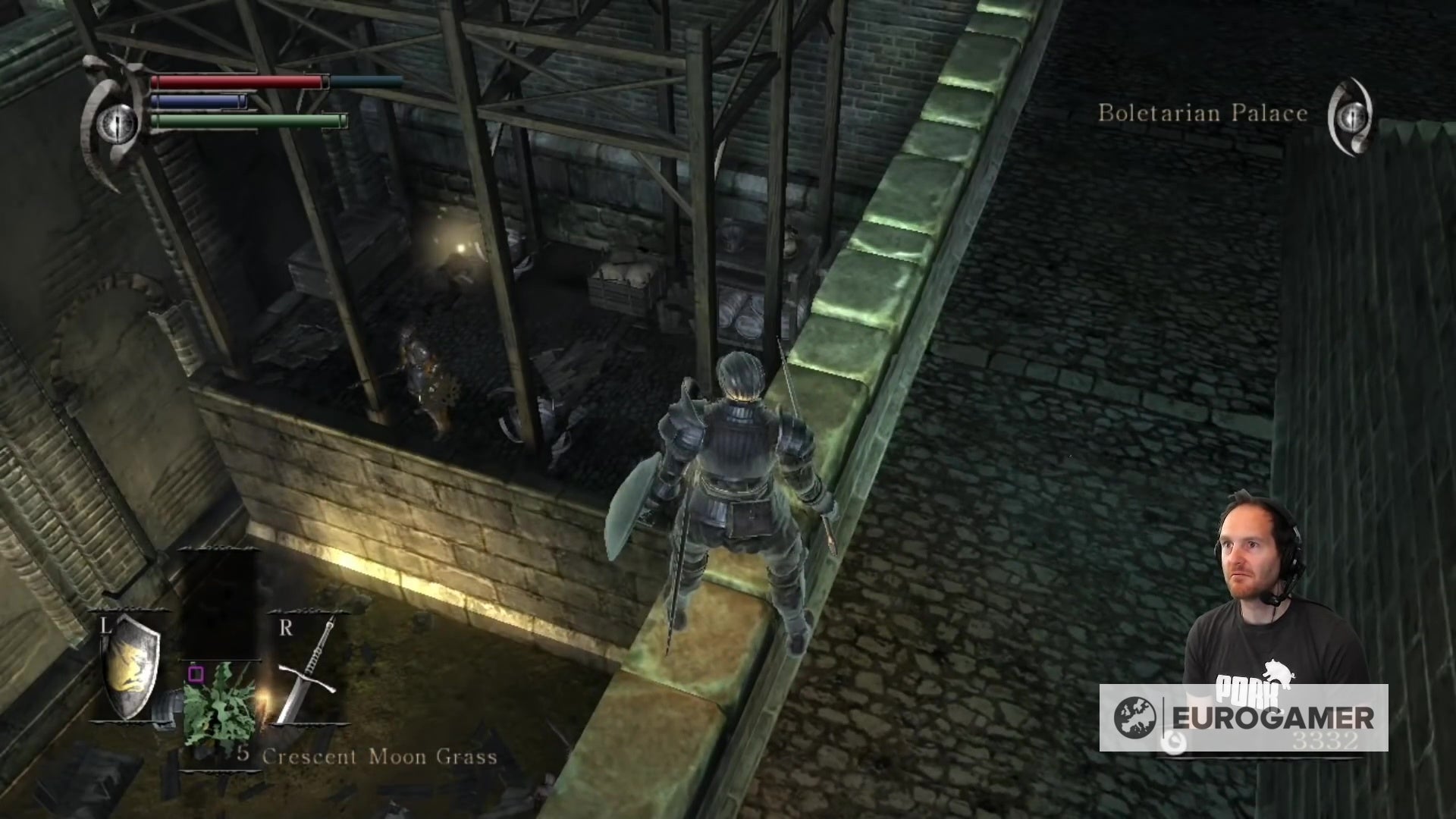Viewport: 1456px width, 819px height.
Task: Click the webcam overlay of the player
Action: (x=1282, y=599)
